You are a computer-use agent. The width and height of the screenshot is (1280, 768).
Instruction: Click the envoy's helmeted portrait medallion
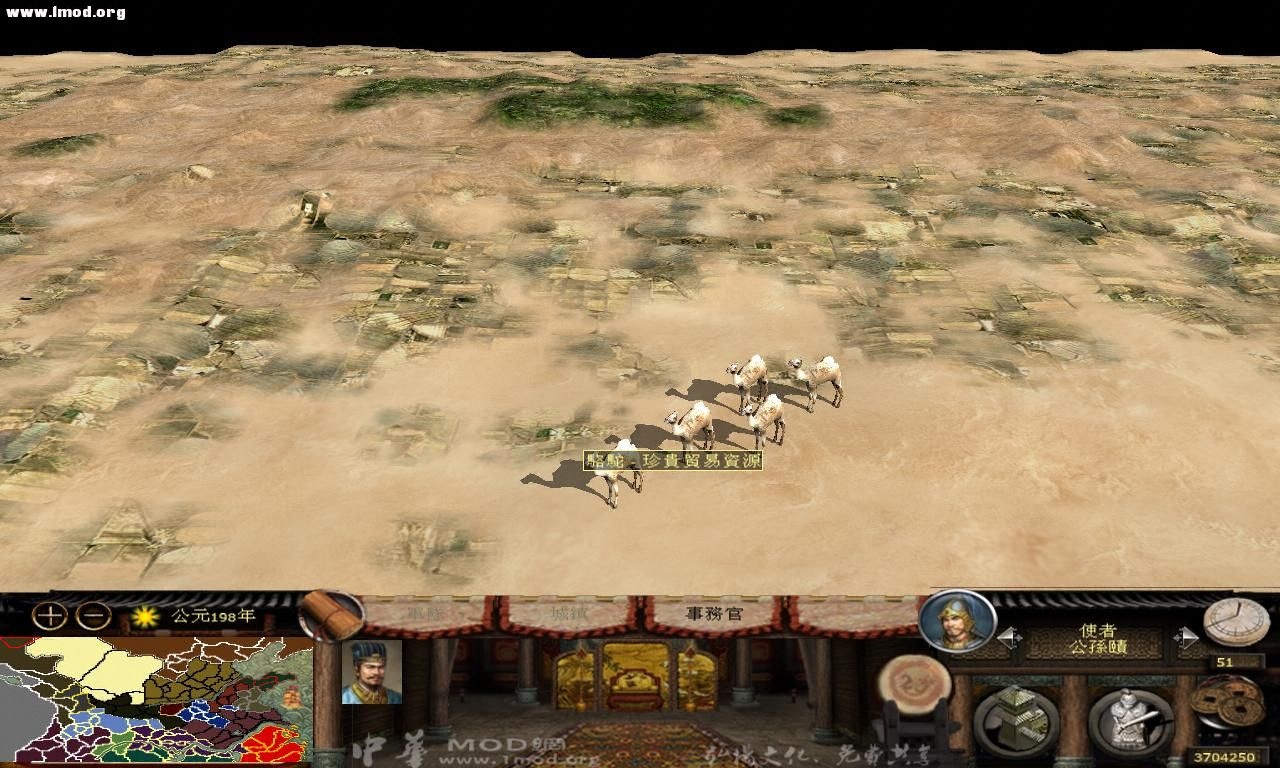tap(959, 625)
